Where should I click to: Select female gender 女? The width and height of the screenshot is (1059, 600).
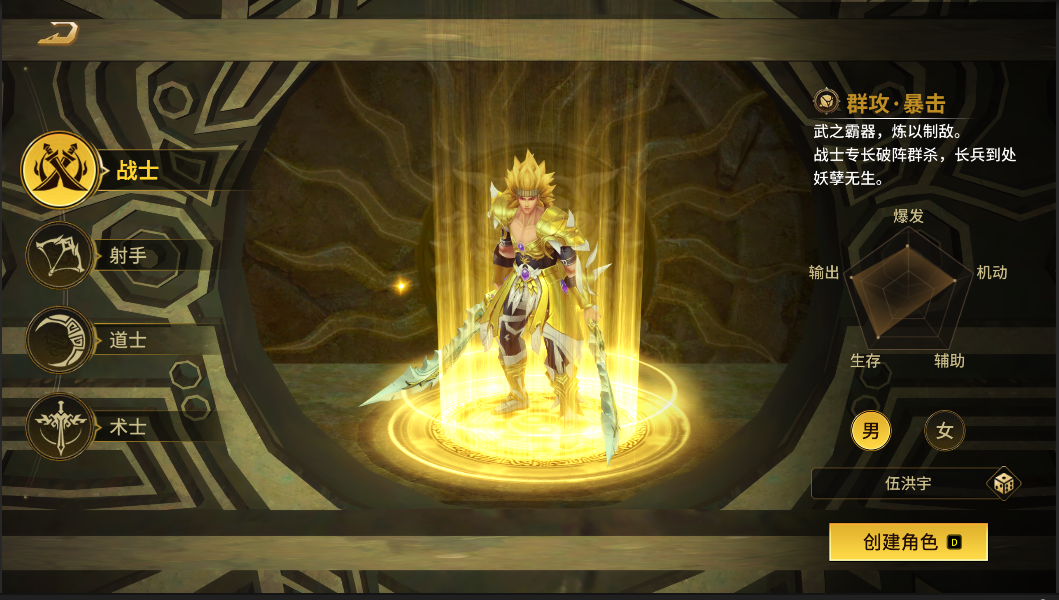[x=944, y=432]
